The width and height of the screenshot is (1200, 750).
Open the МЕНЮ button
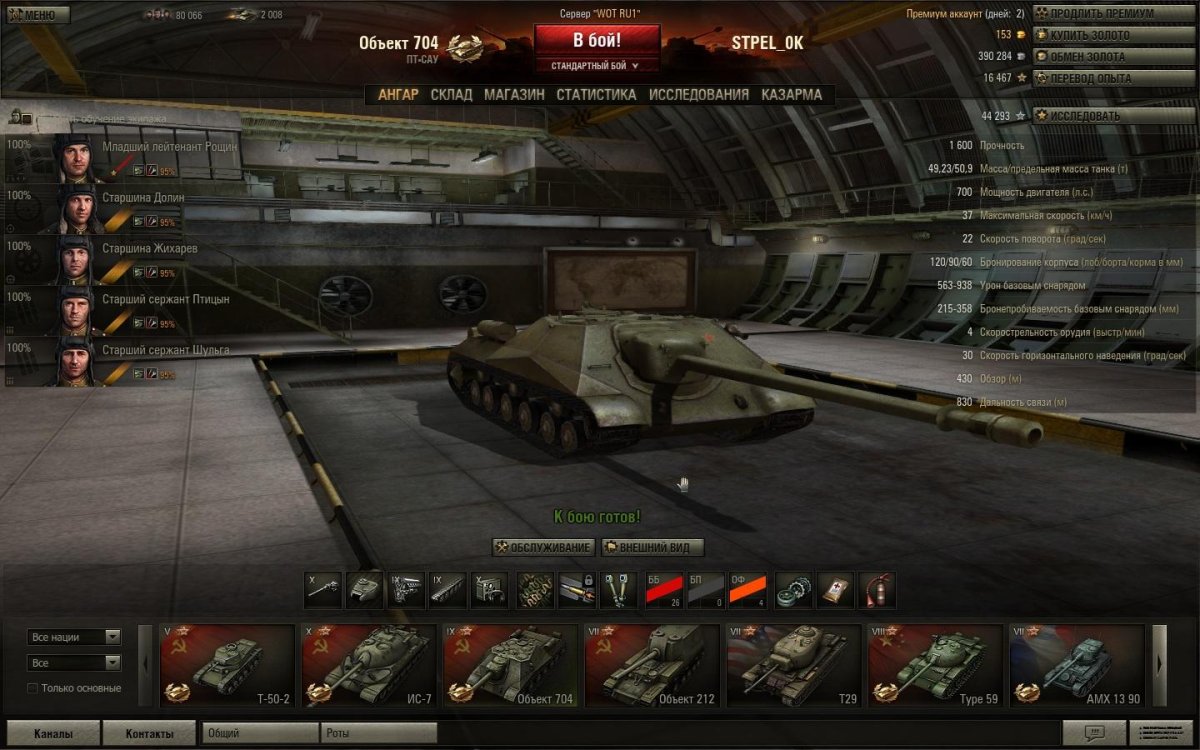[x=36, y=15]
